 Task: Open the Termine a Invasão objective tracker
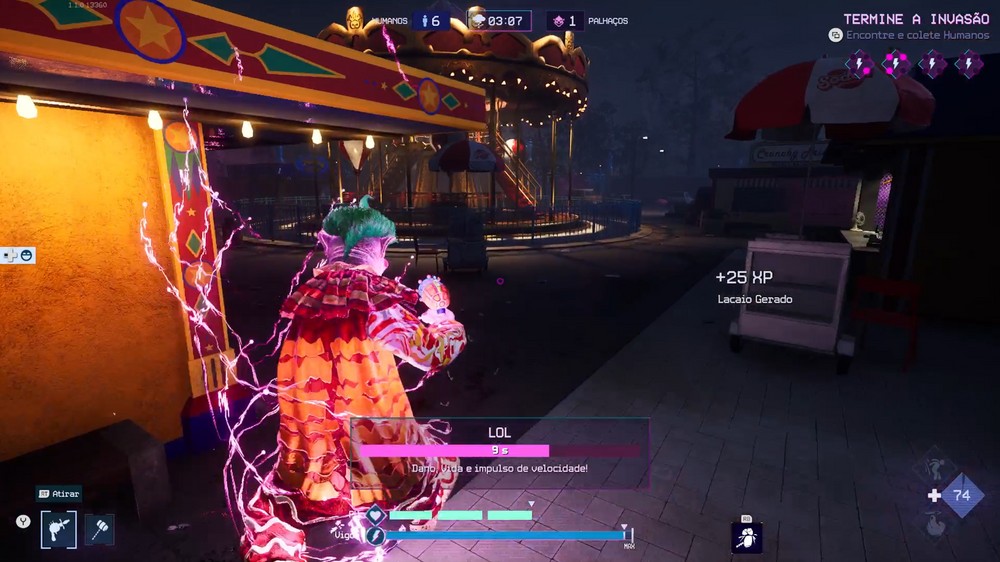pyautogui.click(x=916, y=20)
